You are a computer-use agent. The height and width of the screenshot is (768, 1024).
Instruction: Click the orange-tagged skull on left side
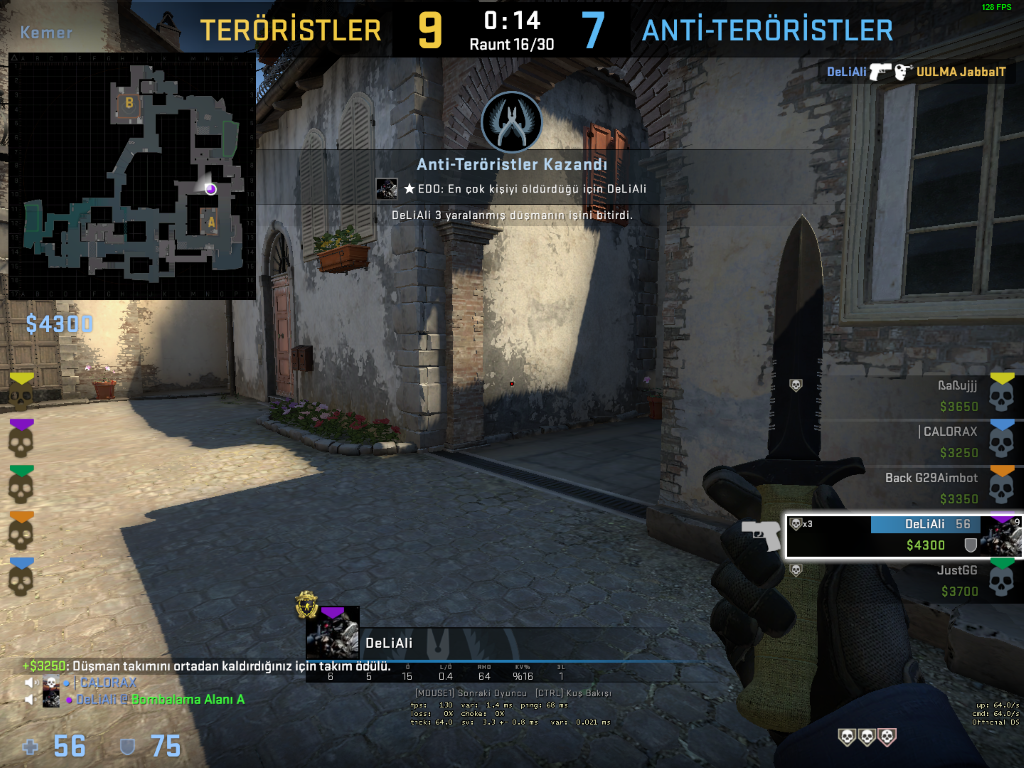tap(21, 530)
